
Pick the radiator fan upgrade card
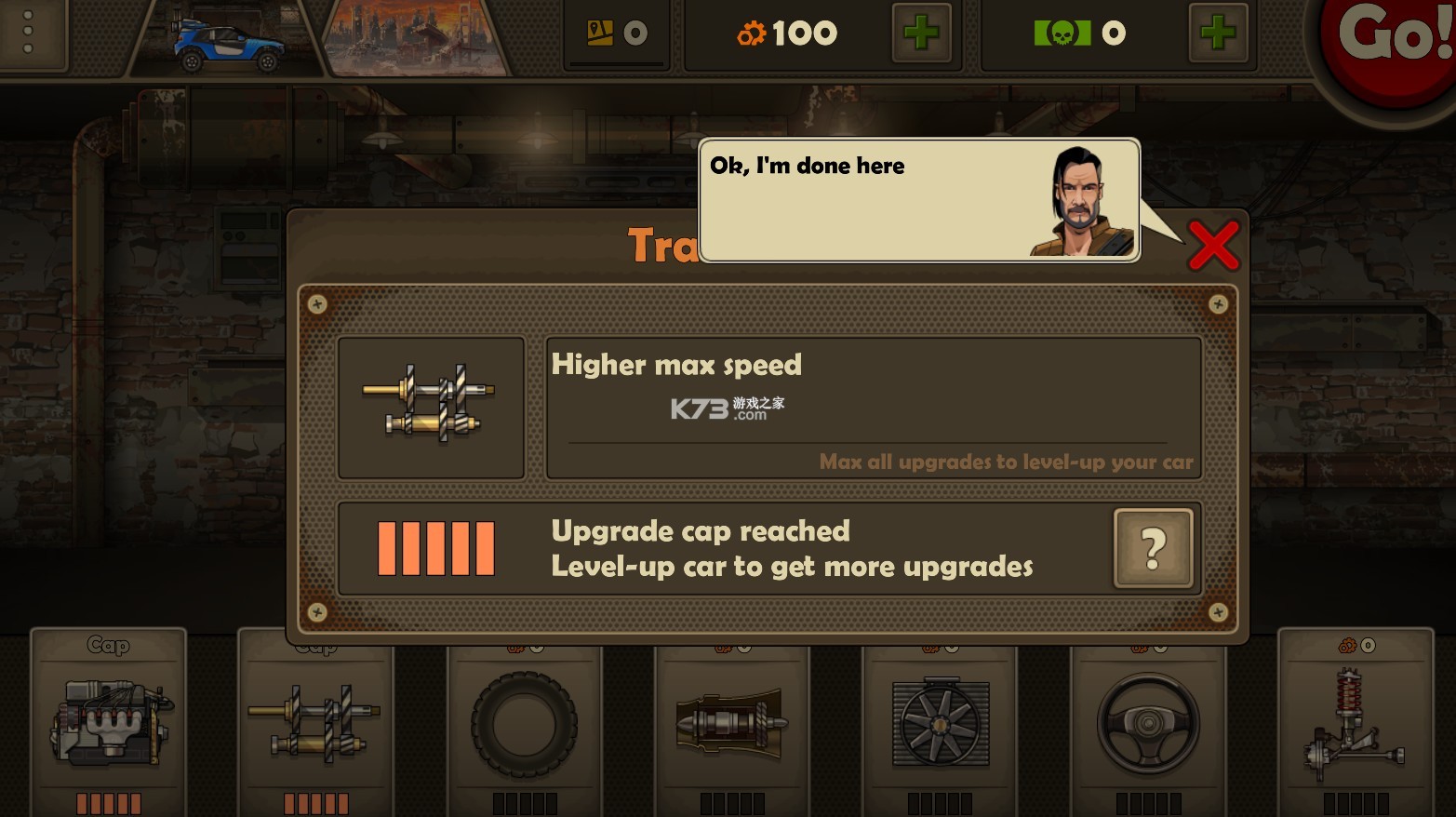(x=940, y=723)
